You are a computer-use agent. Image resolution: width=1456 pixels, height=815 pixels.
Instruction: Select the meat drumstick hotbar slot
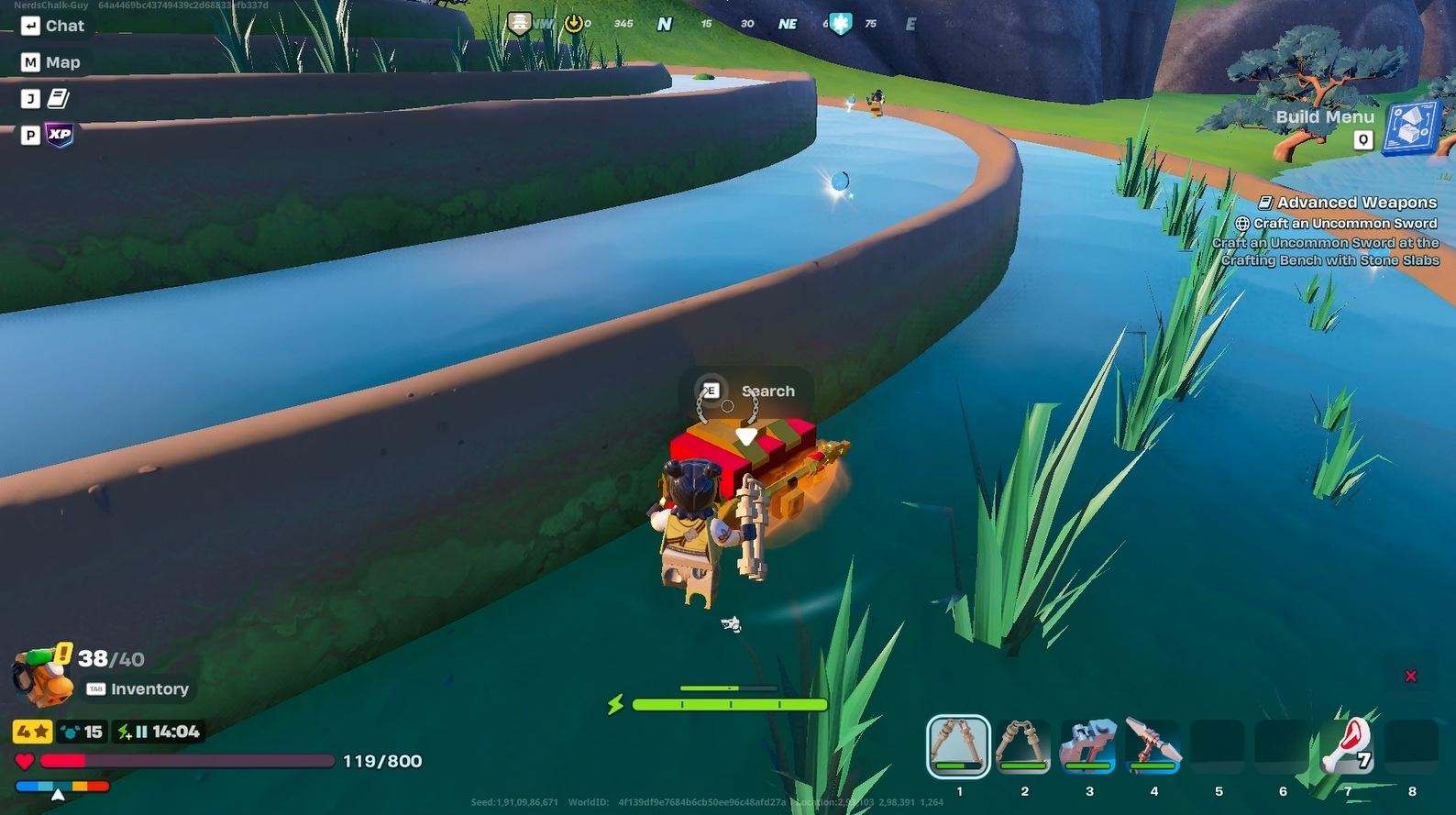[x=1347, y=745]
